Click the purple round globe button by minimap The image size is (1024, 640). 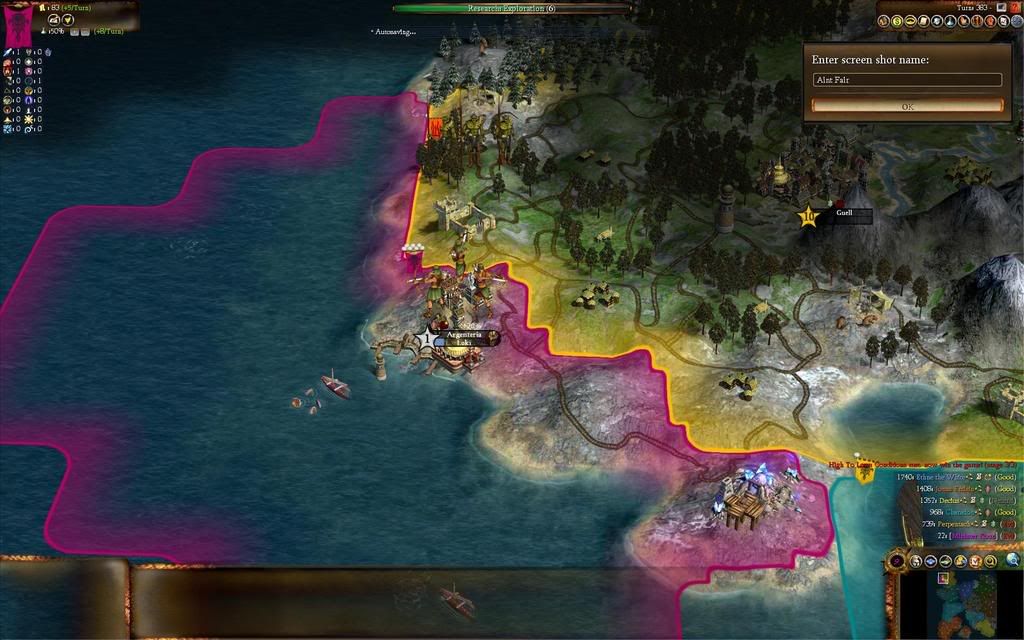pos(897,561)
